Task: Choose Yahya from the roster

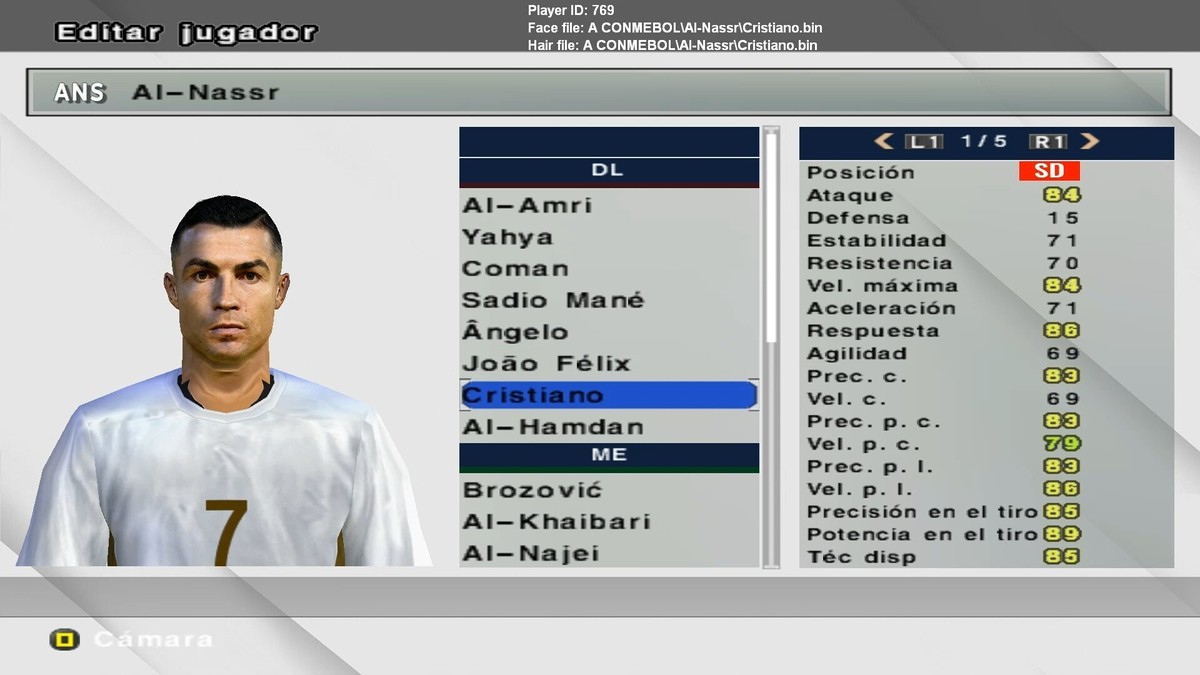Action: 507,237
